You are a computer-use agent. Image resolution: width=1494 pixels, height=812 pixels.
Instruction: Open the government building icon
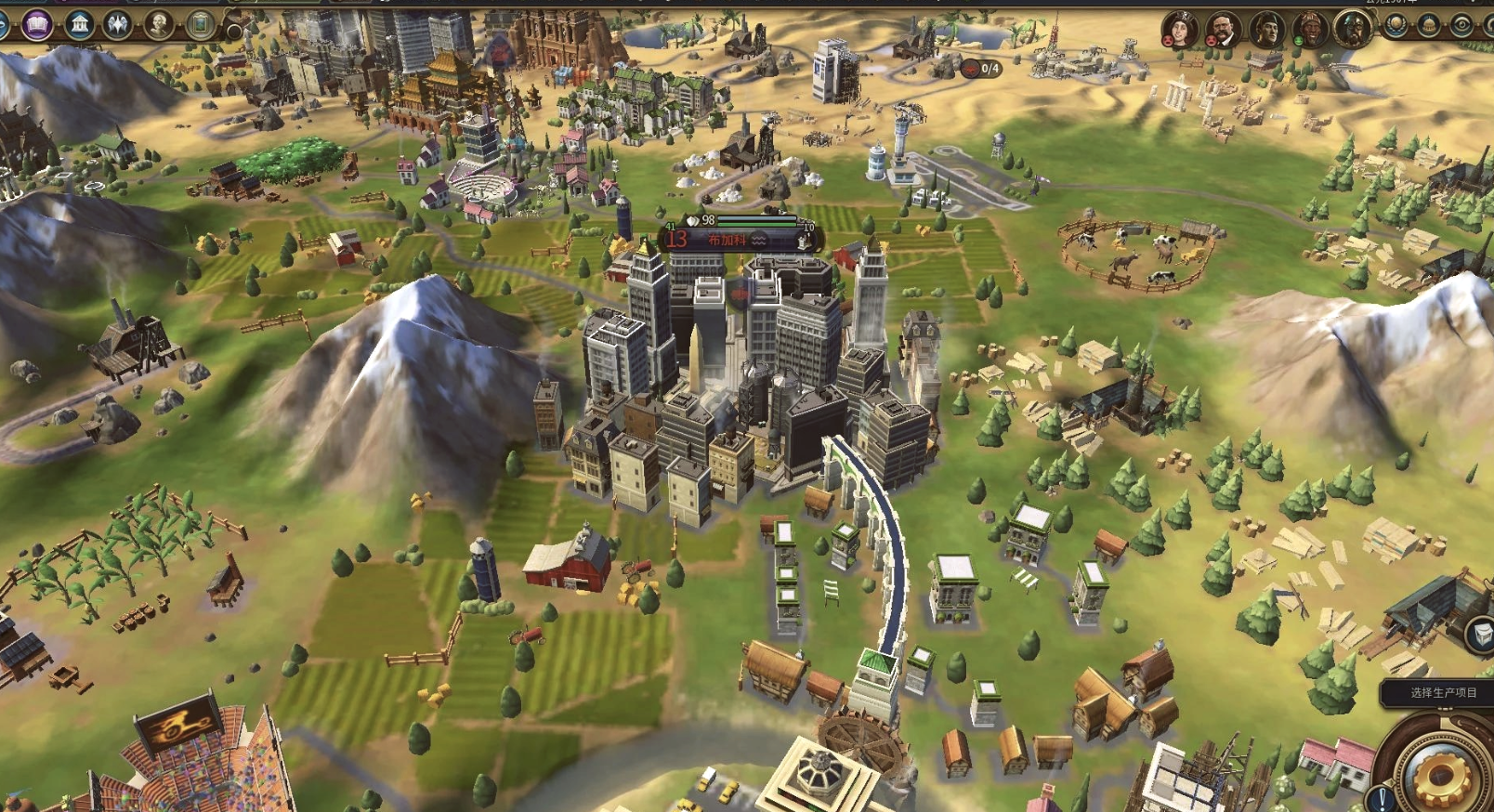(x=79, y=24)
